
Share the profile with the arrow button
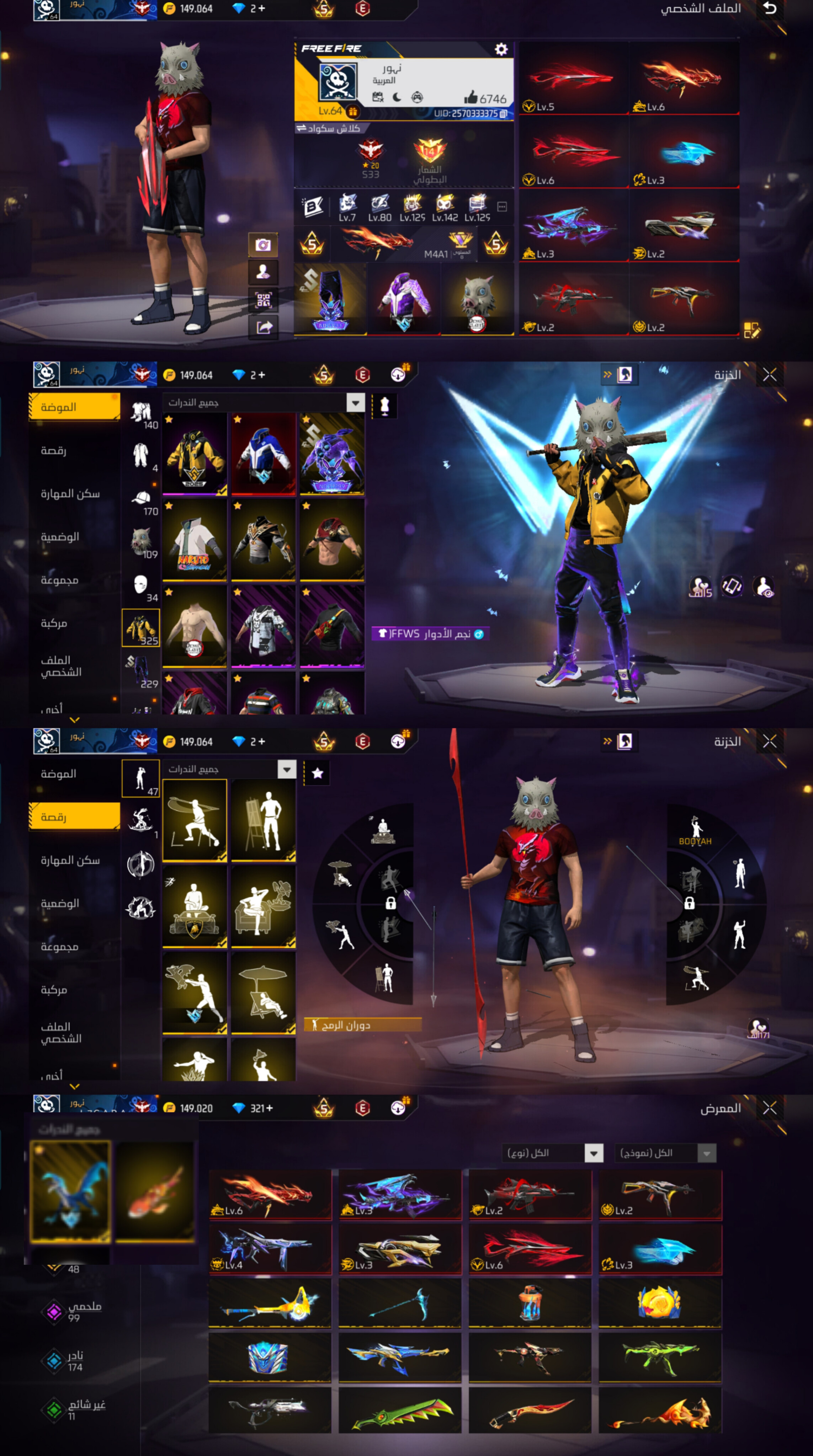click(263, 327)
